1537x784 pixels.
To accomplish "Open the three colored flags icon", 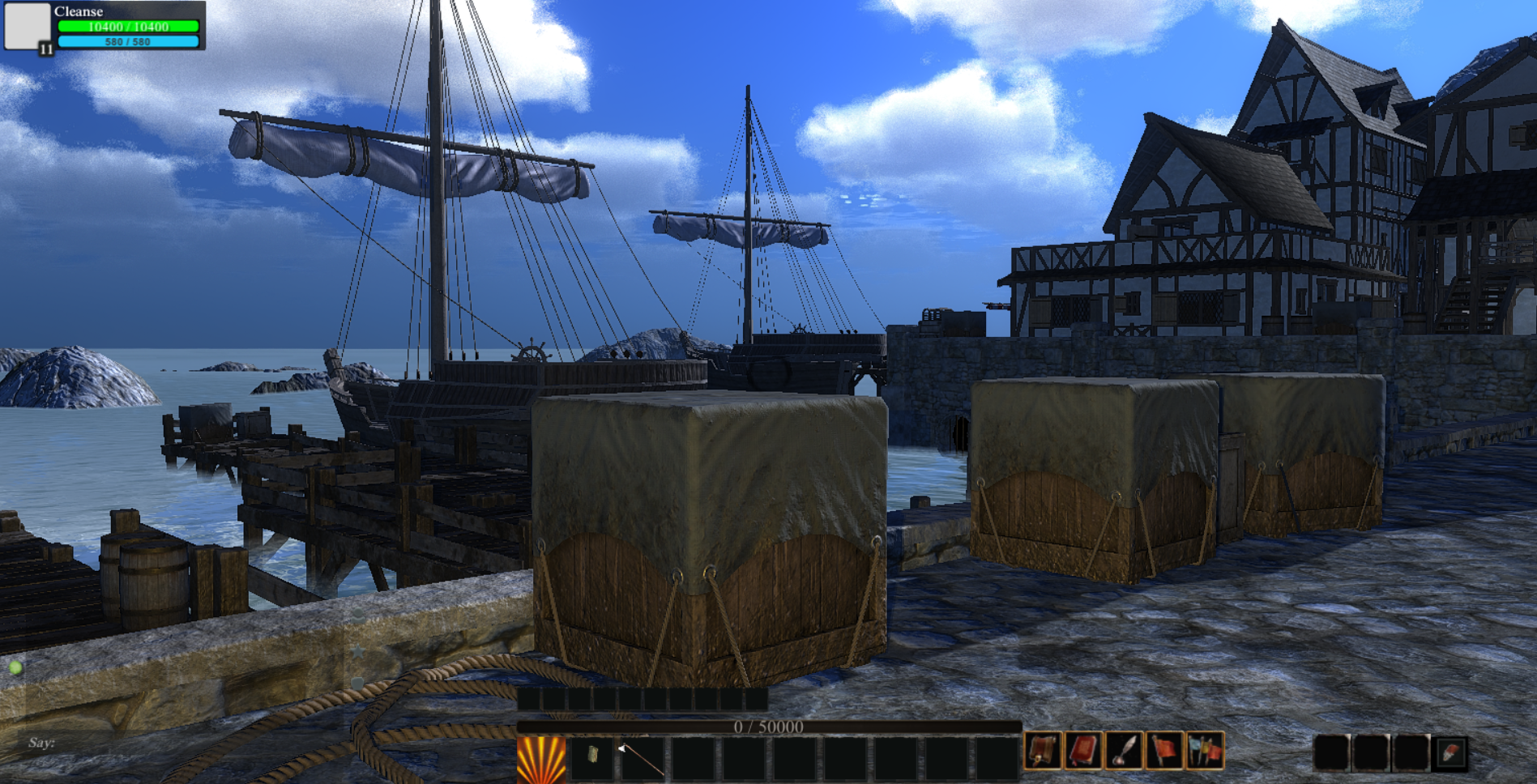I will click(1205, 750).
